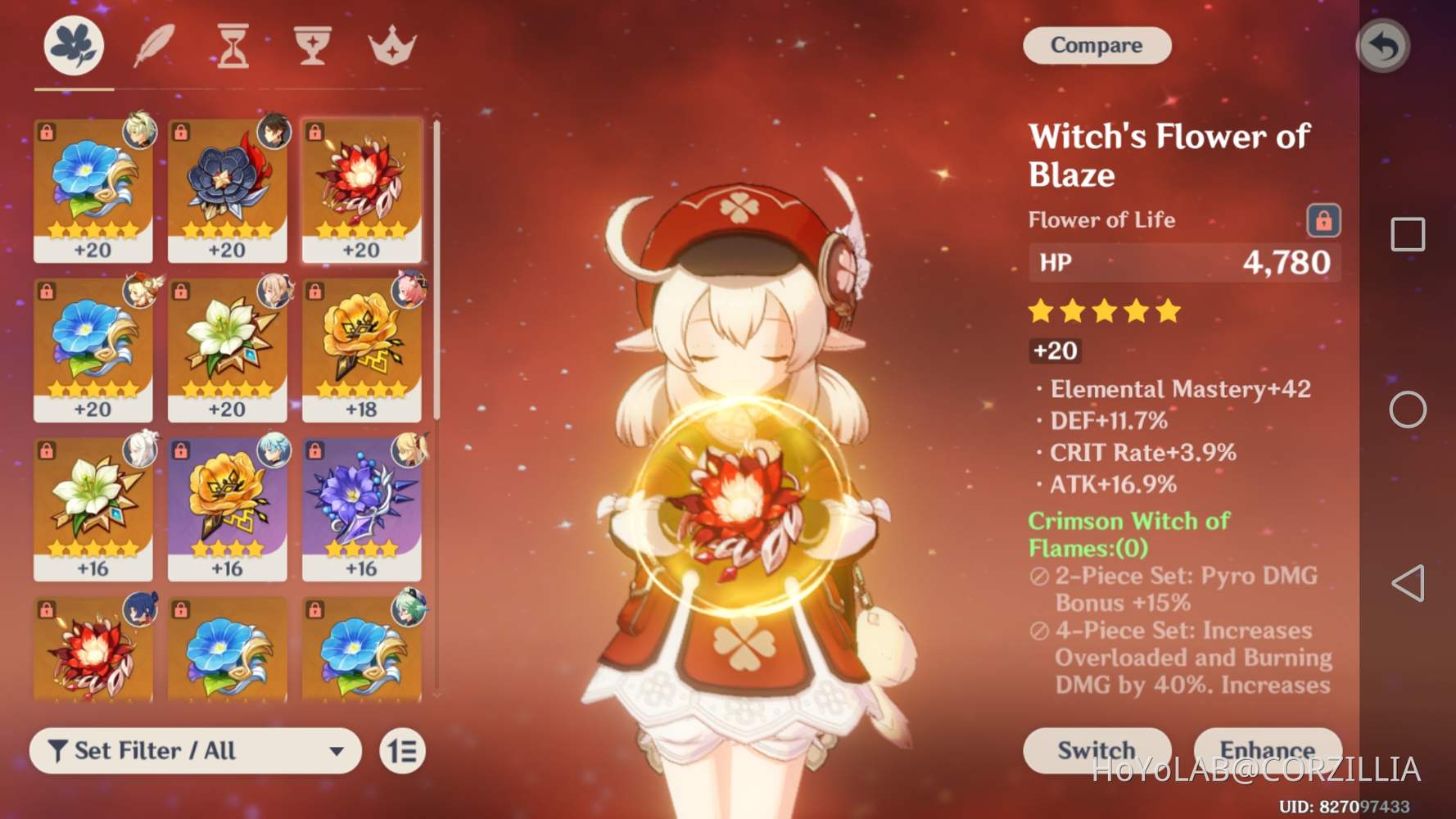Expand the filter options via the chevron arrow
This screenshot has height=819, width=1456.
(x=338, y=750)
